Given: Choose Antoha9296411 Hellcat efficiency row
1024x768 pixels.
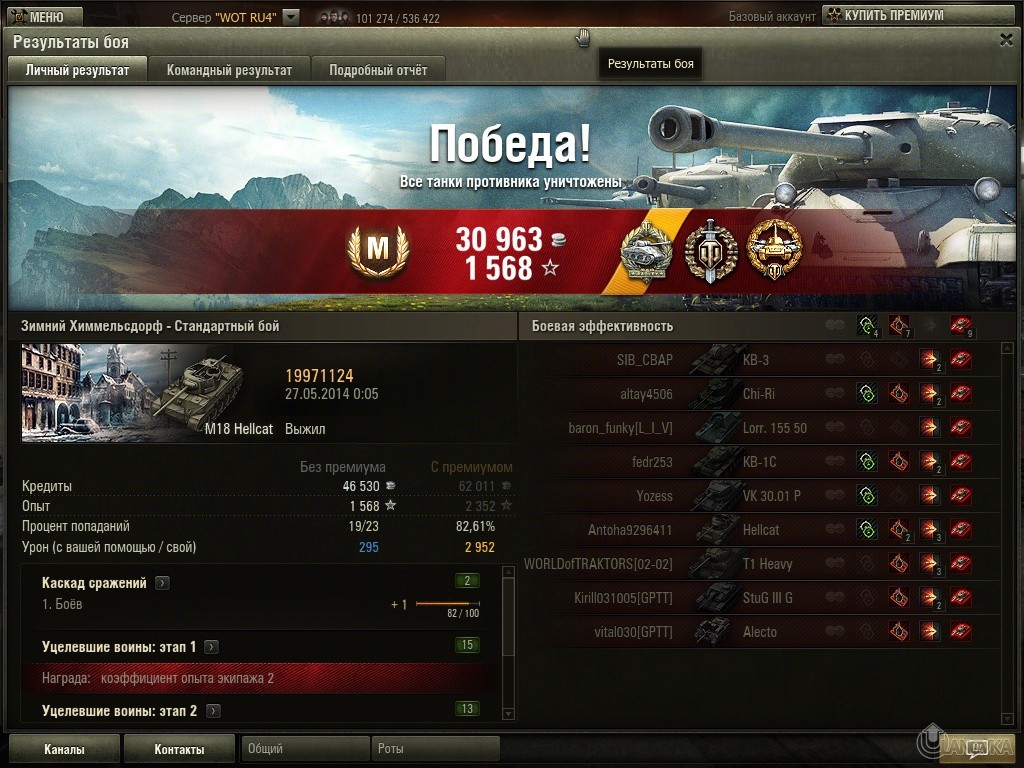Looking at the screenshot, I should [758, 530].
